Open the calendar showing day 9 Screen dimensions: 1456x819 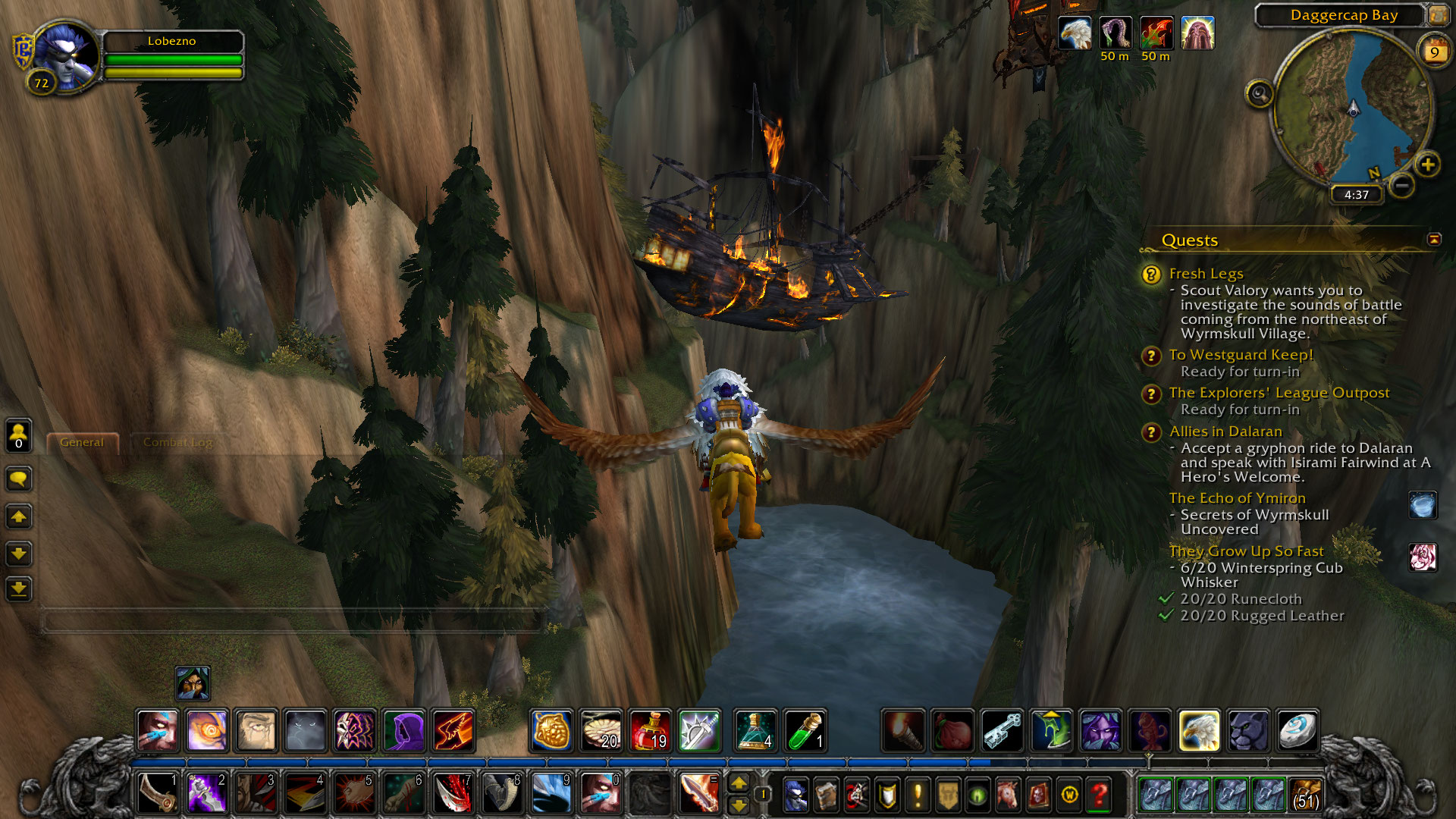pyautogui.click(x=1434, y=52)
